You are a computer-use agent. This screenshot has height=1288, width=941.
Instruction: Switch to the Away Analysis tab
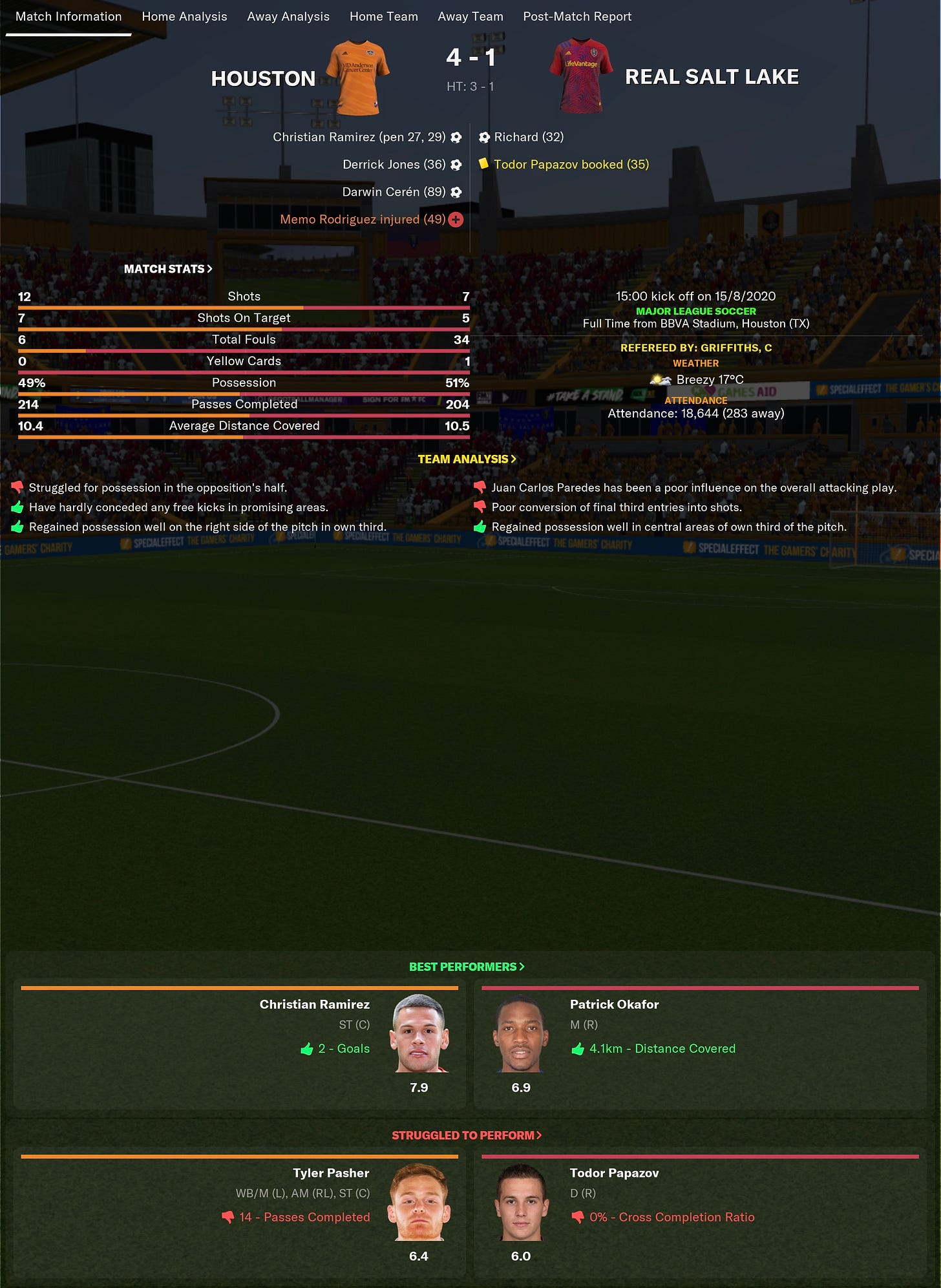point(287,16)
